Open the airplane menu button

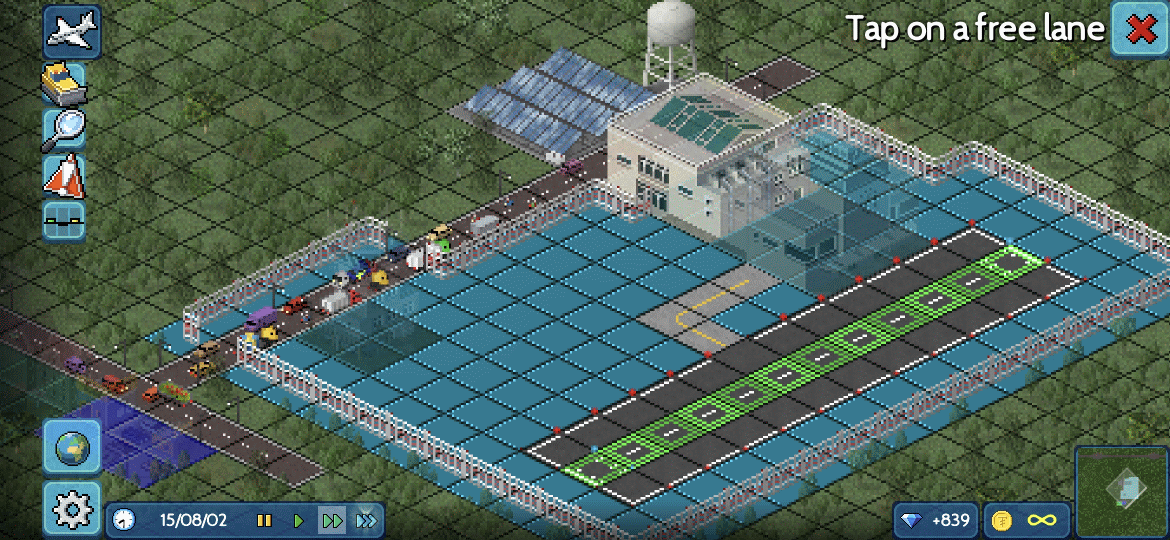71,31
